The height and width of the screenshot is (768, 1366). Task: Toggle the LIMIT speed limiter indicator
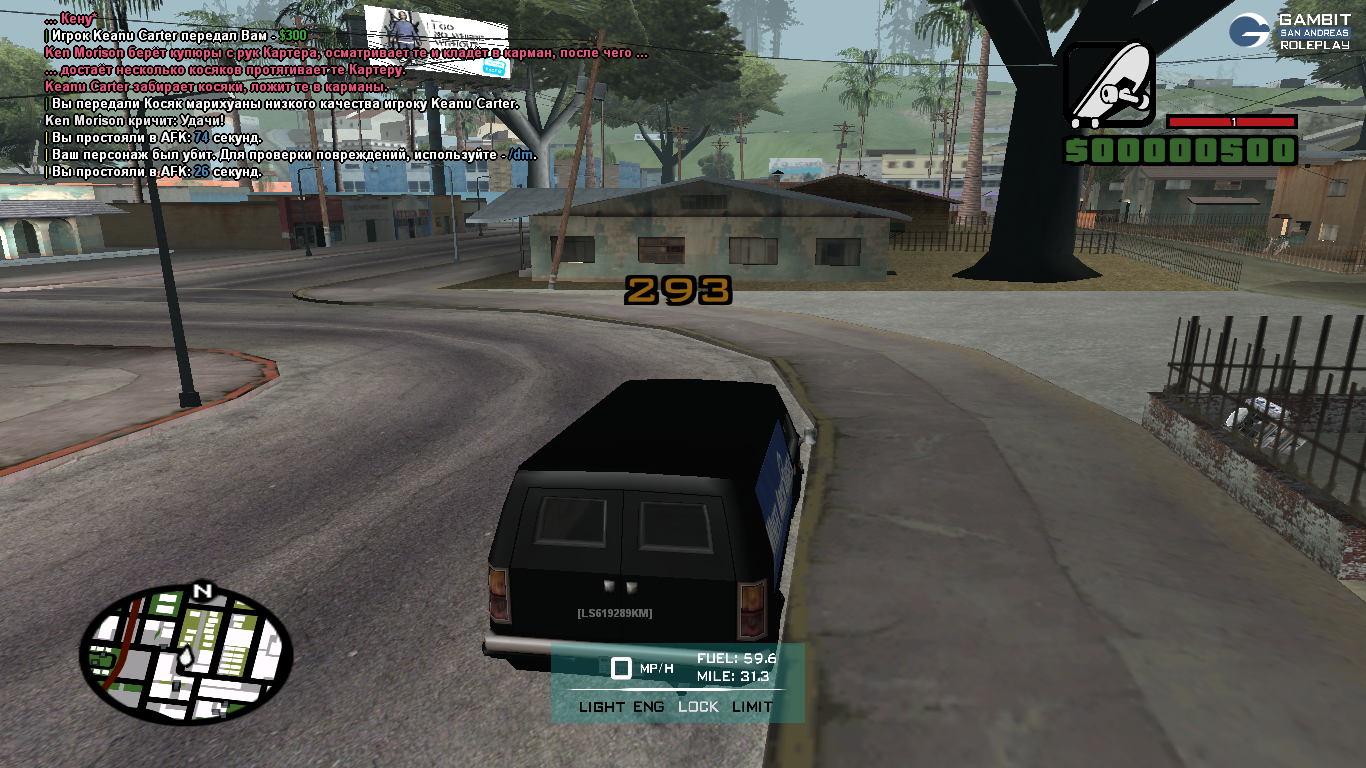[x=752, y=707]
